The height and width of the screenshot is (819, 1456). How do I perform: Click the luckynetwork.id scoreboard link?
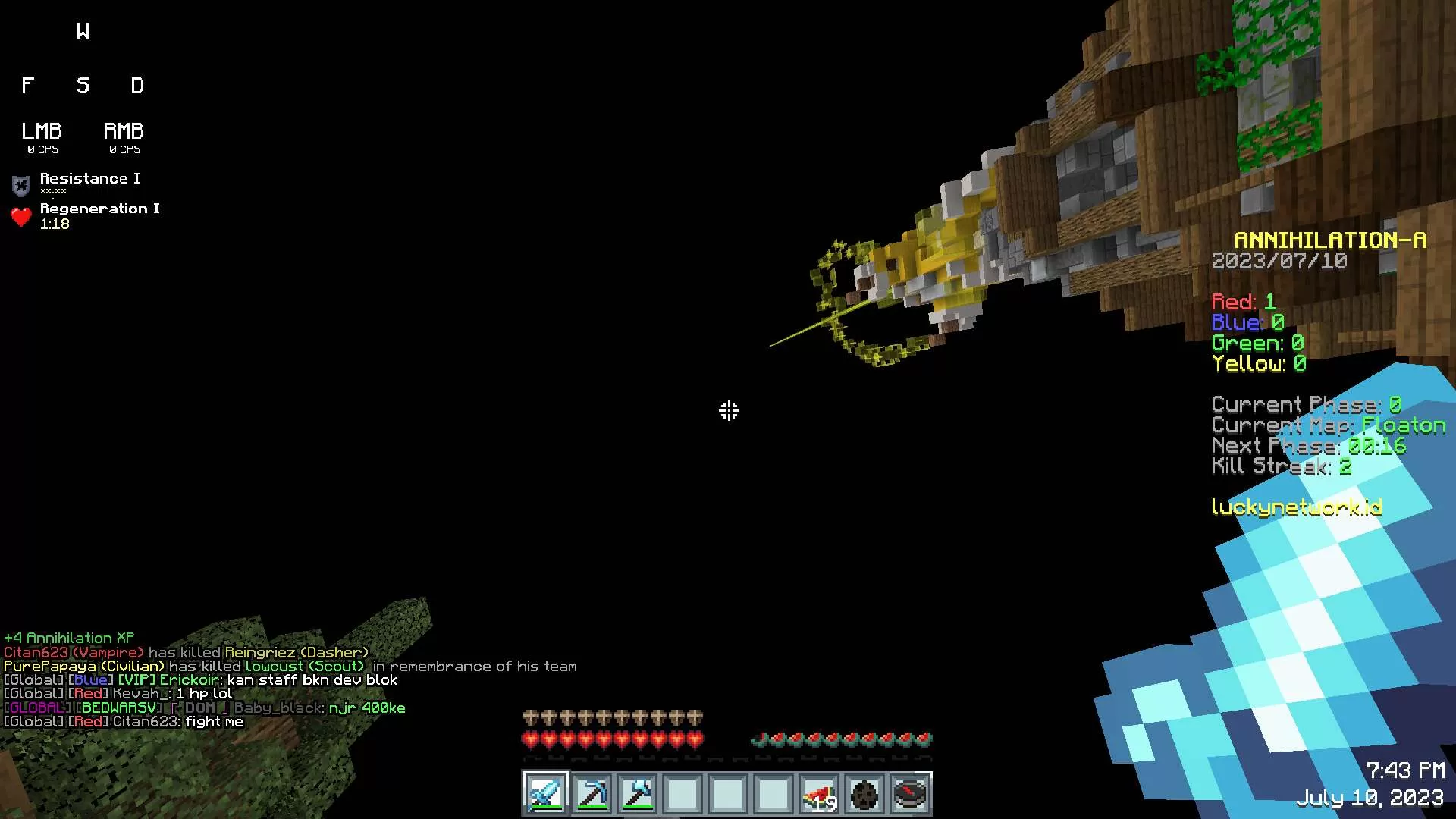point(1296,507)
